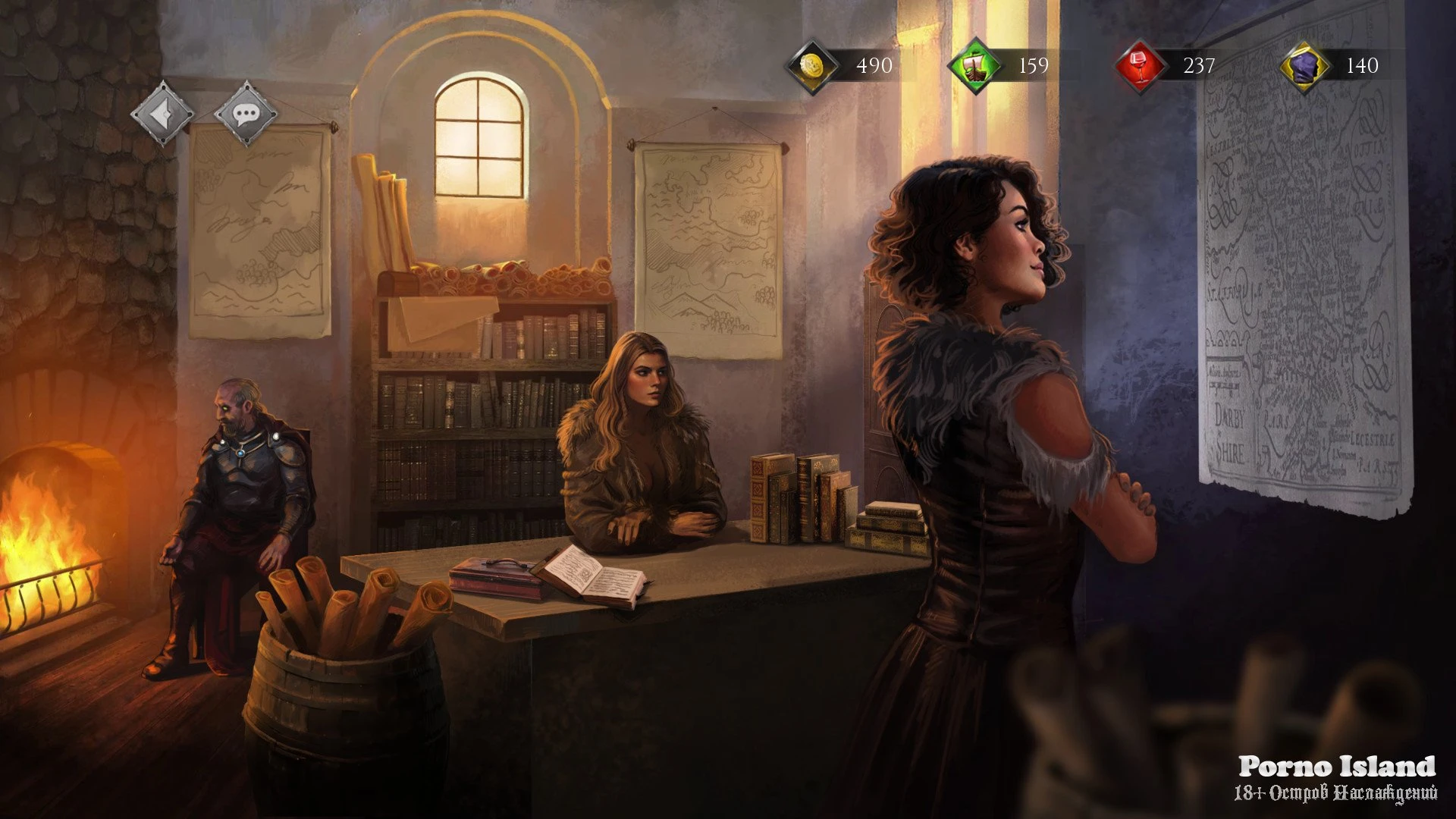The height and width of the screenshot is (819, 1456).
Task: Open the speech bubble dialogue button
Action: [x=246, y=115]
